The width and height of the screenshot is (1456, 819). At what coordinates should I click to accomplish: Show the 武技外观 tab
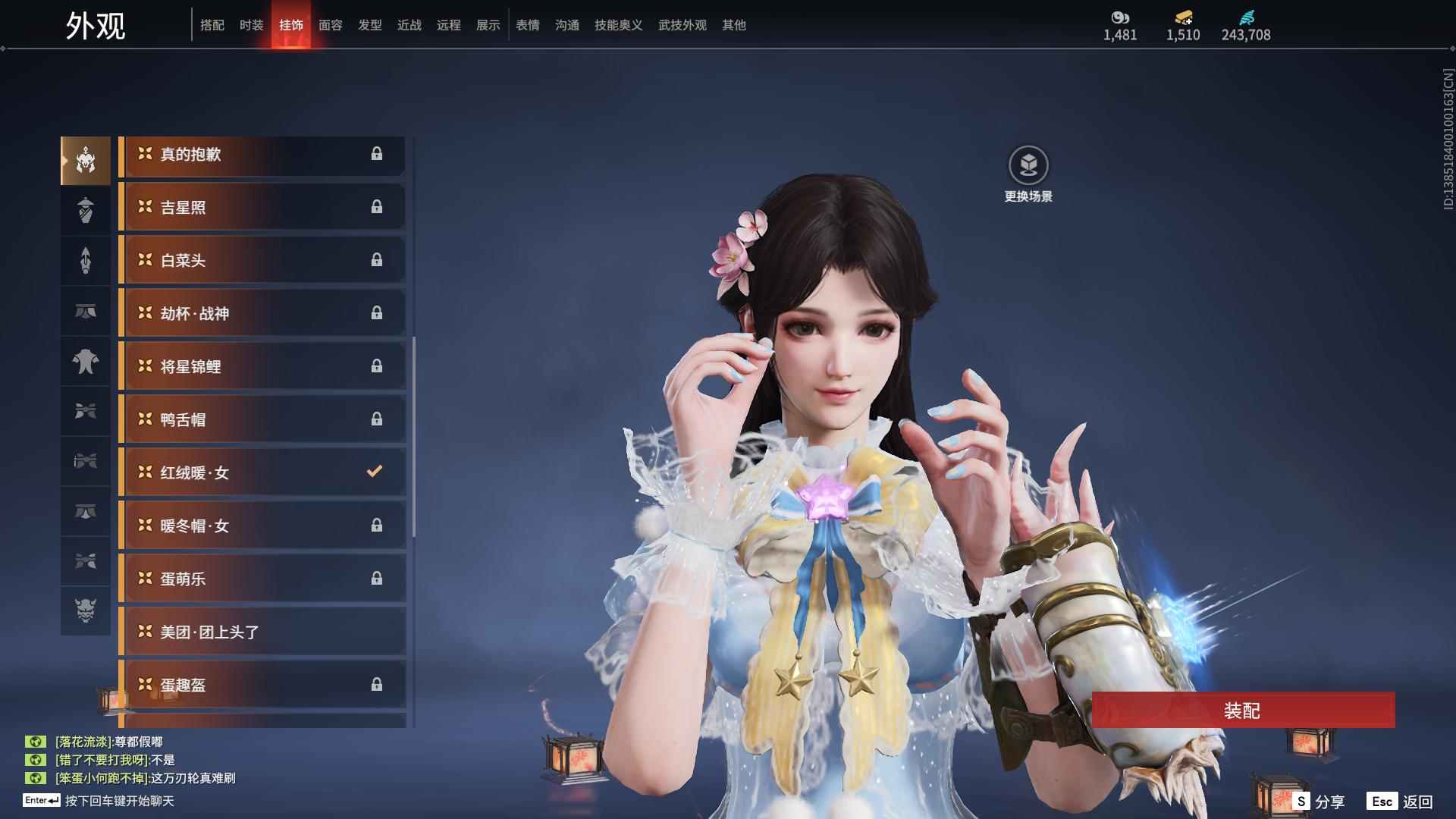(682, 25)
